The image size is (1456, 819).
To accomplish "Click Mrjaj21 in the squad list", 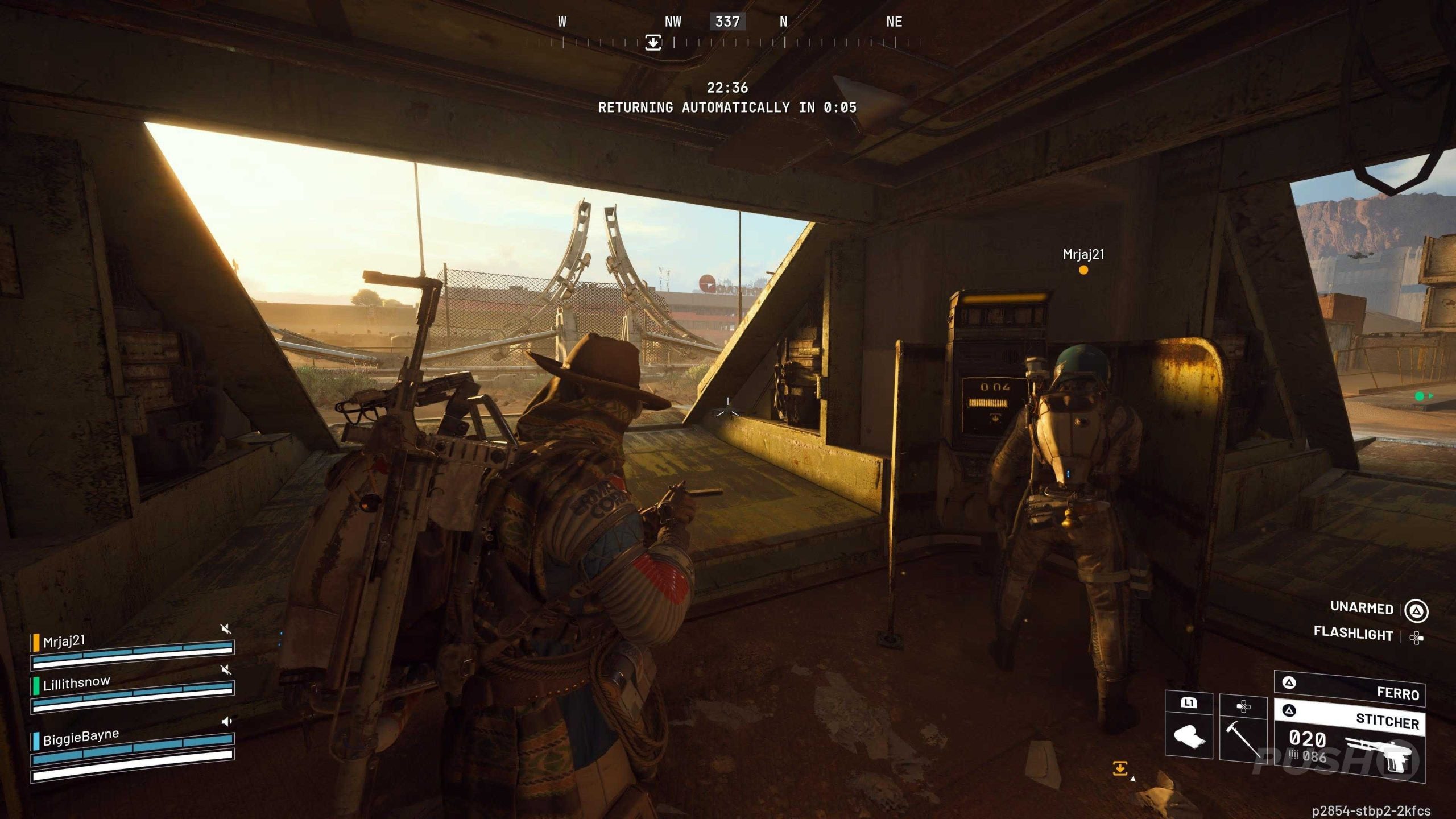I will [64, 642].
